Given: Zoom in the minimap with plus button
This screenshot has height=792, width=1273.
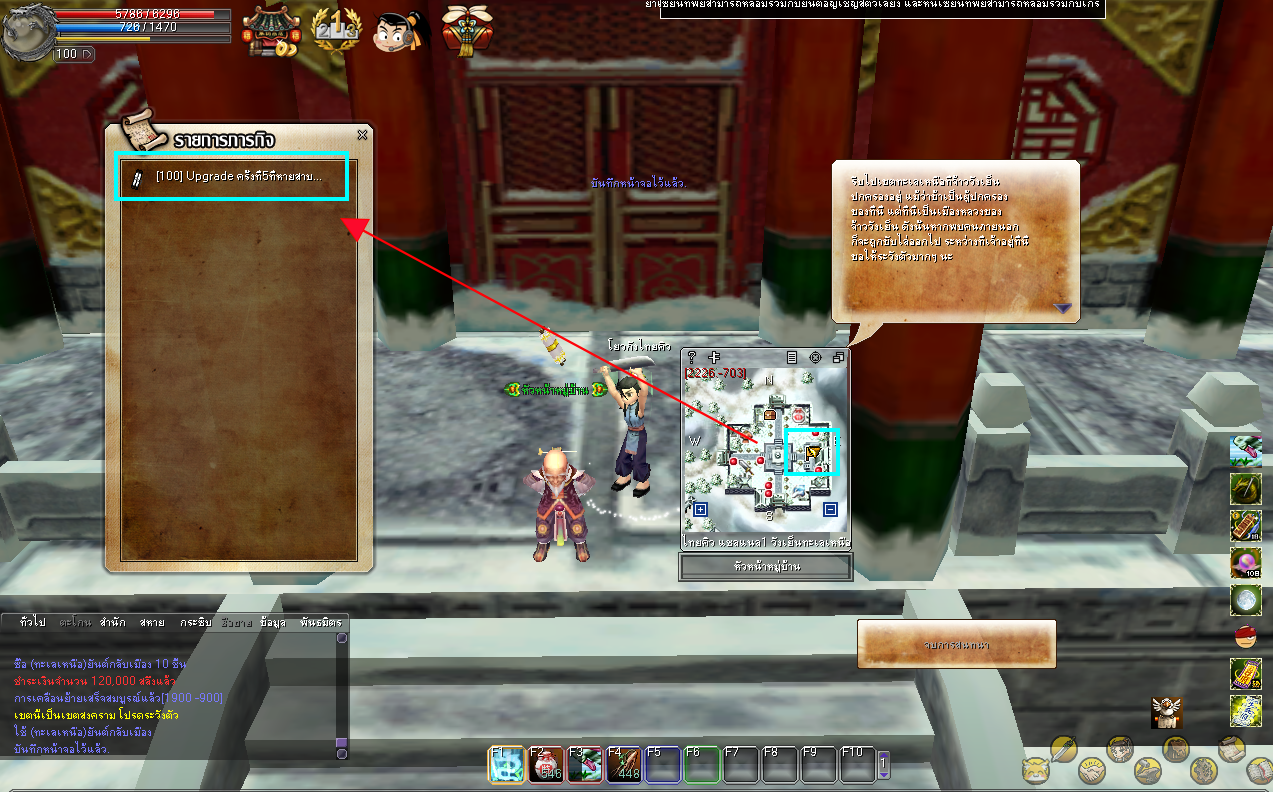Looking at the screenshot, I should 700,510.
